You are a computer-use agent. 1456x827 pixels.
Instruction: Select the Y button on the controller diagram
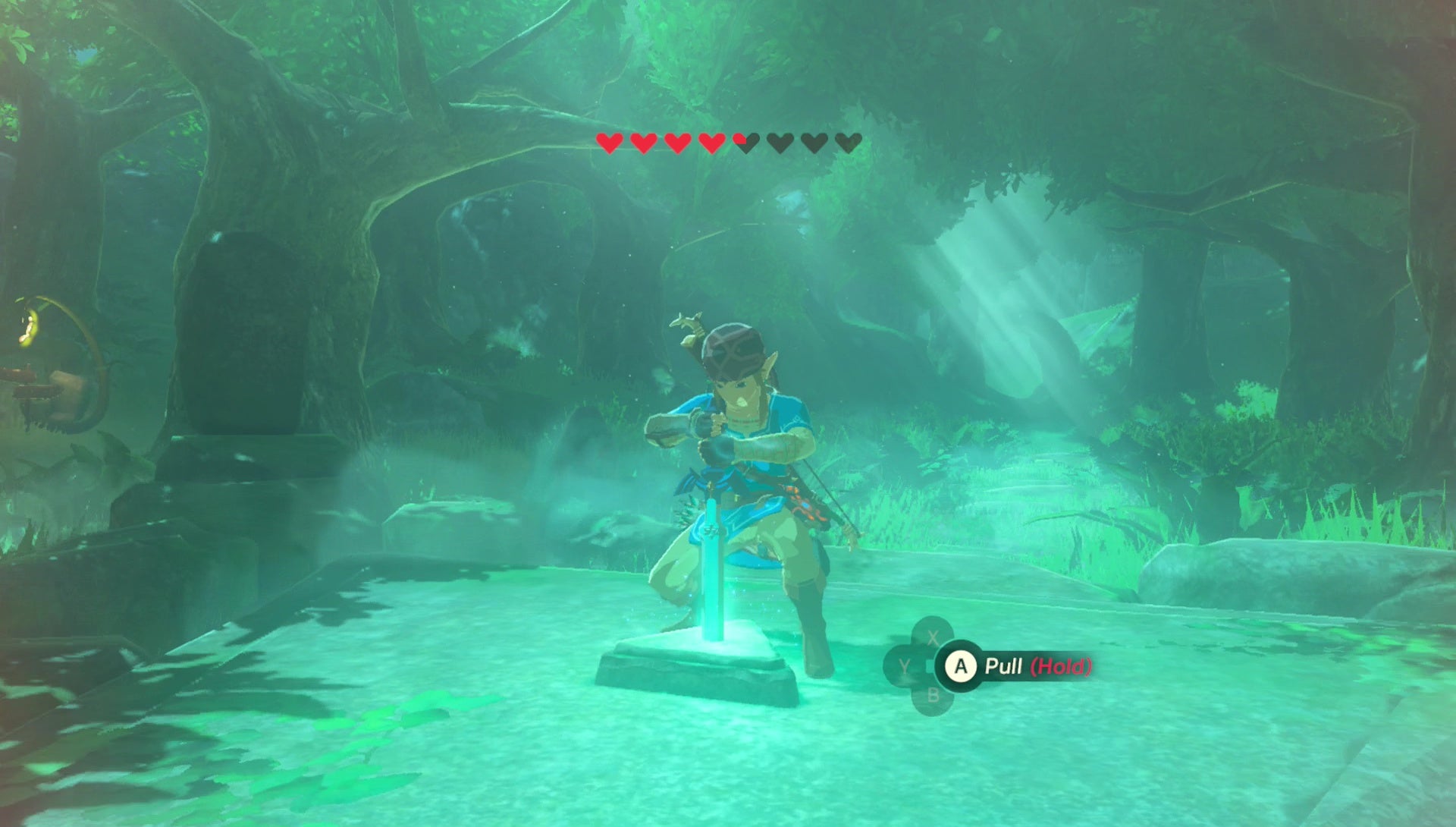click(904, 665)
